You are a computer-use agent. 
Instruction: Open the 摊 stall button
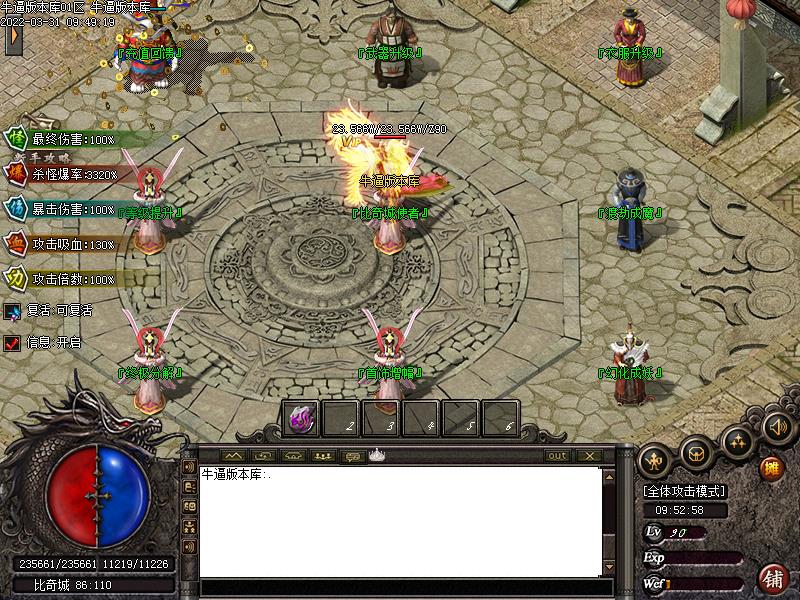tap(771, 468)
